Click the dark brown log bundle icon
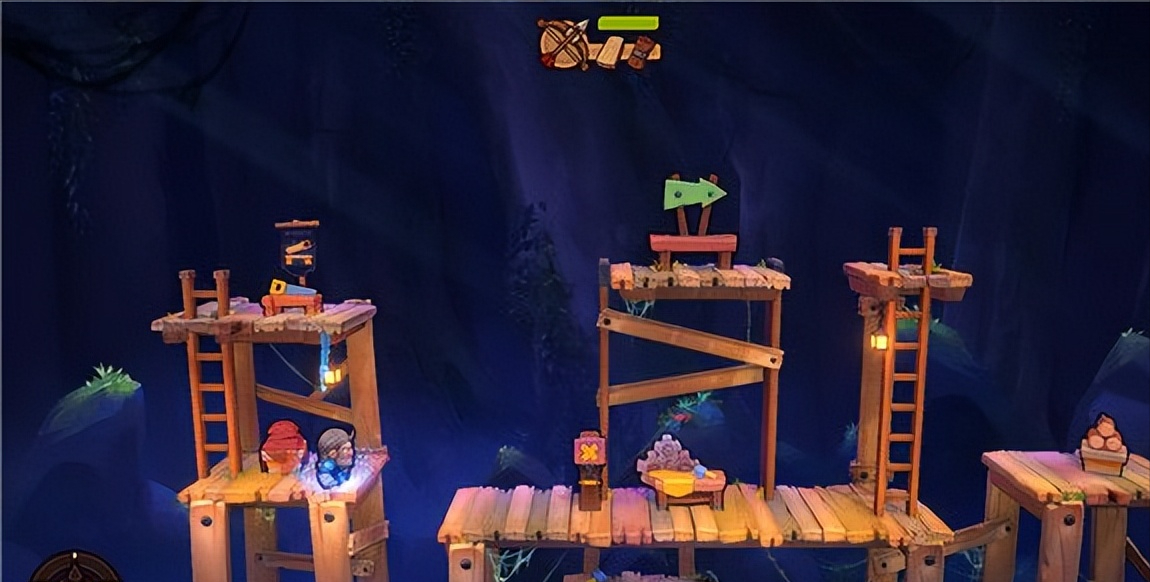Screen dimensions: 1150x582 pos(640,51)
